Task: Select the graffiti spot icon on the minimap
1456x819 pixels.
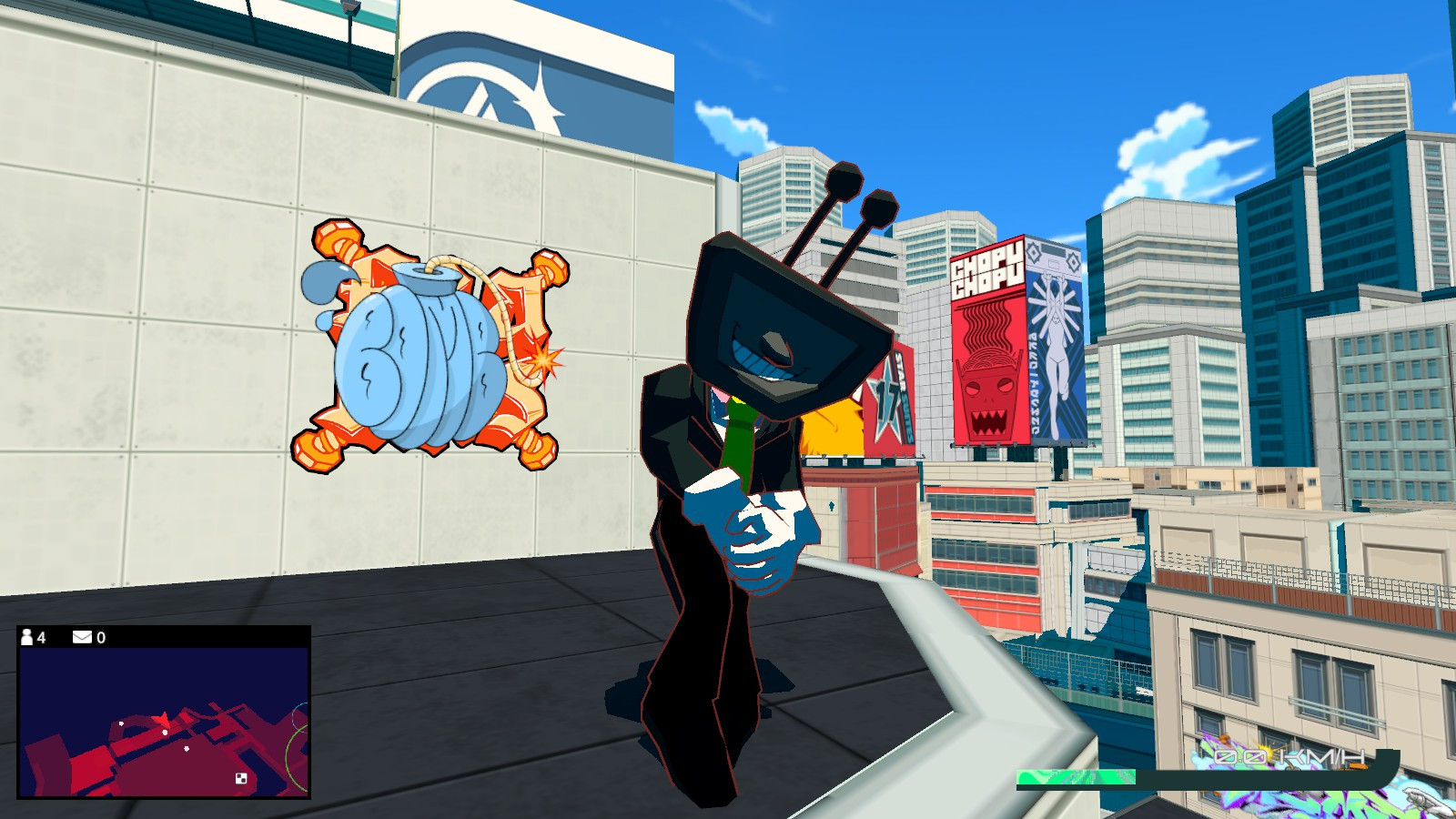Action: coord(240,779)
